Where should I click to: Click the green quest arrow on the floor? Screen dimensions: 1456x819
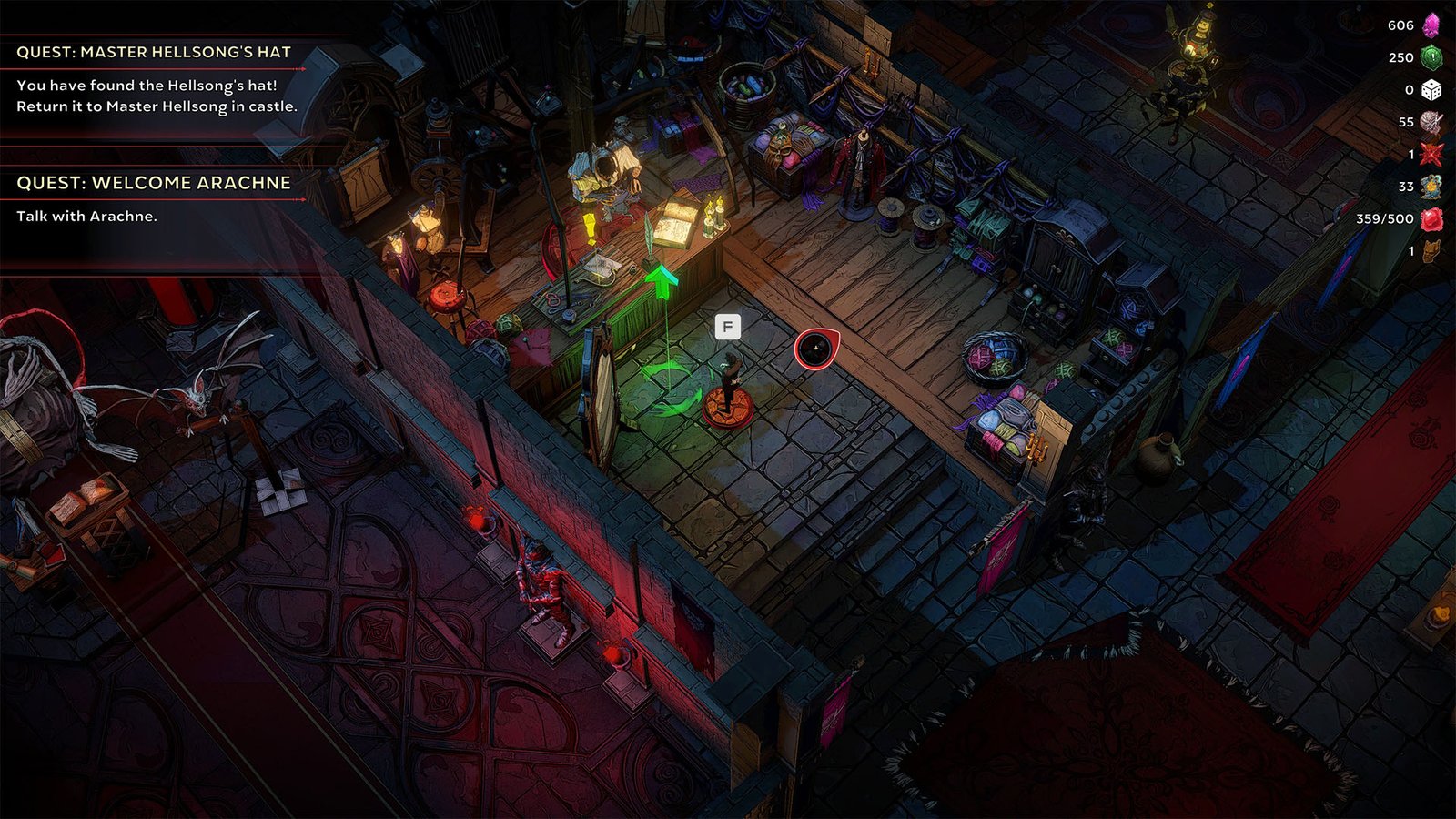coord(661,284)
